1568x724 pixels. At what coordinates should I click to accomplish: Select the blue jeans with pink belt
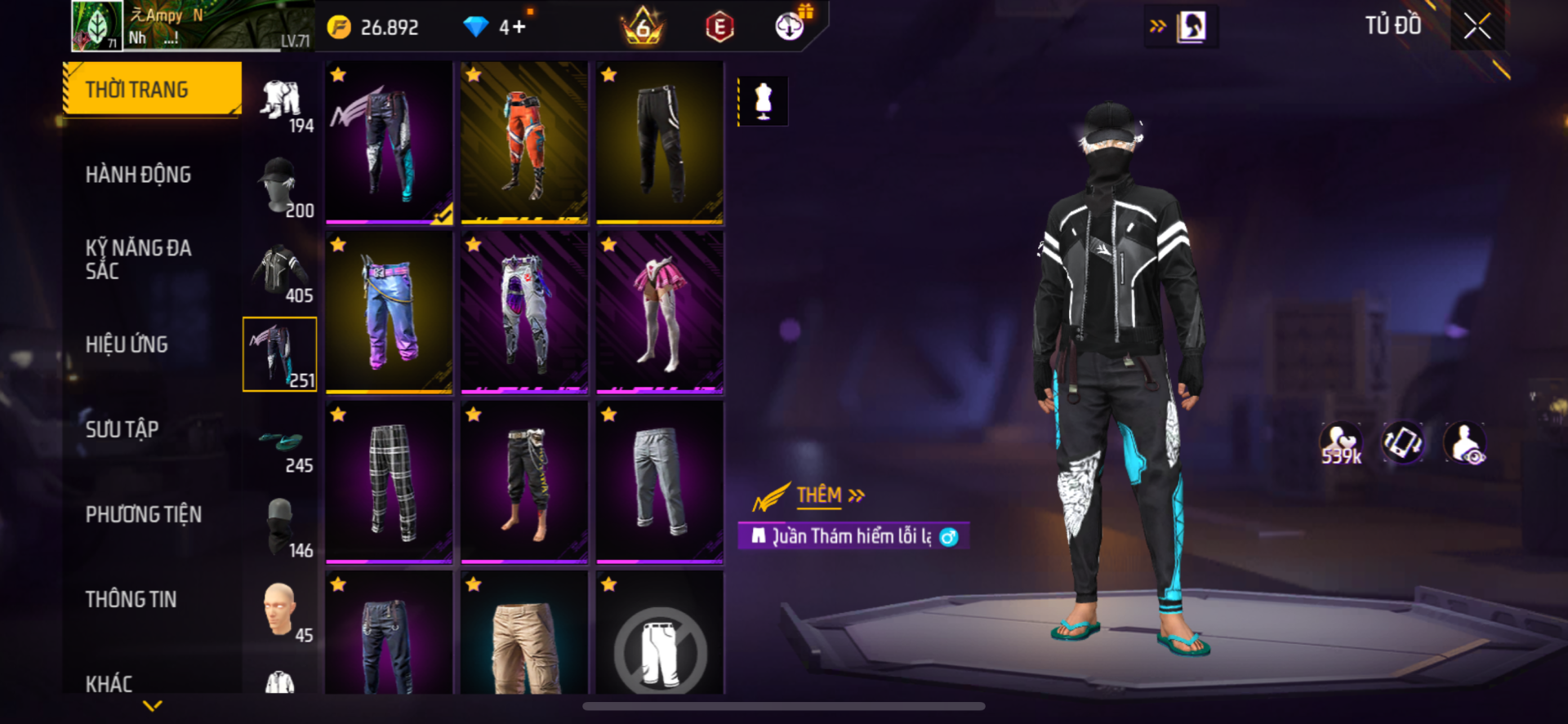pos(389,312)
